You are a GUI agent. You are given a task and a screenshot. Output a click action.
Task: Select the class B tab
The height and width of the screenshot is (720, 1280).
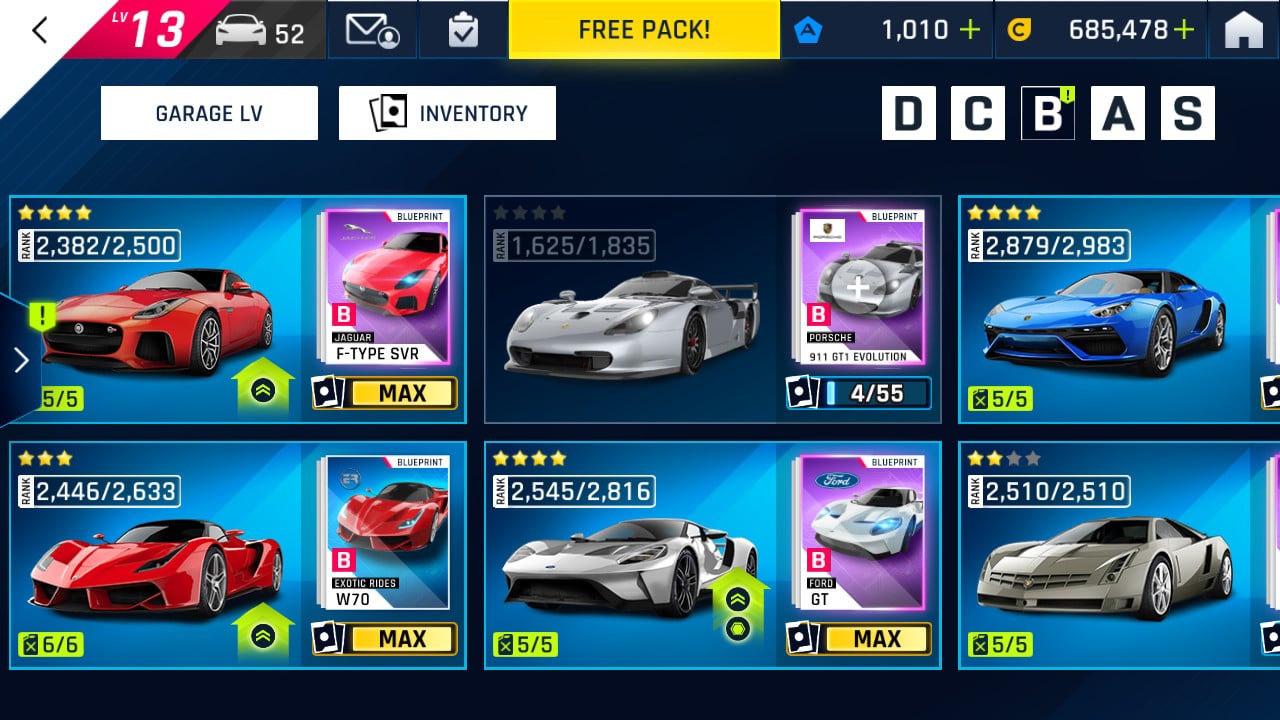click(x=1047, y=113)
